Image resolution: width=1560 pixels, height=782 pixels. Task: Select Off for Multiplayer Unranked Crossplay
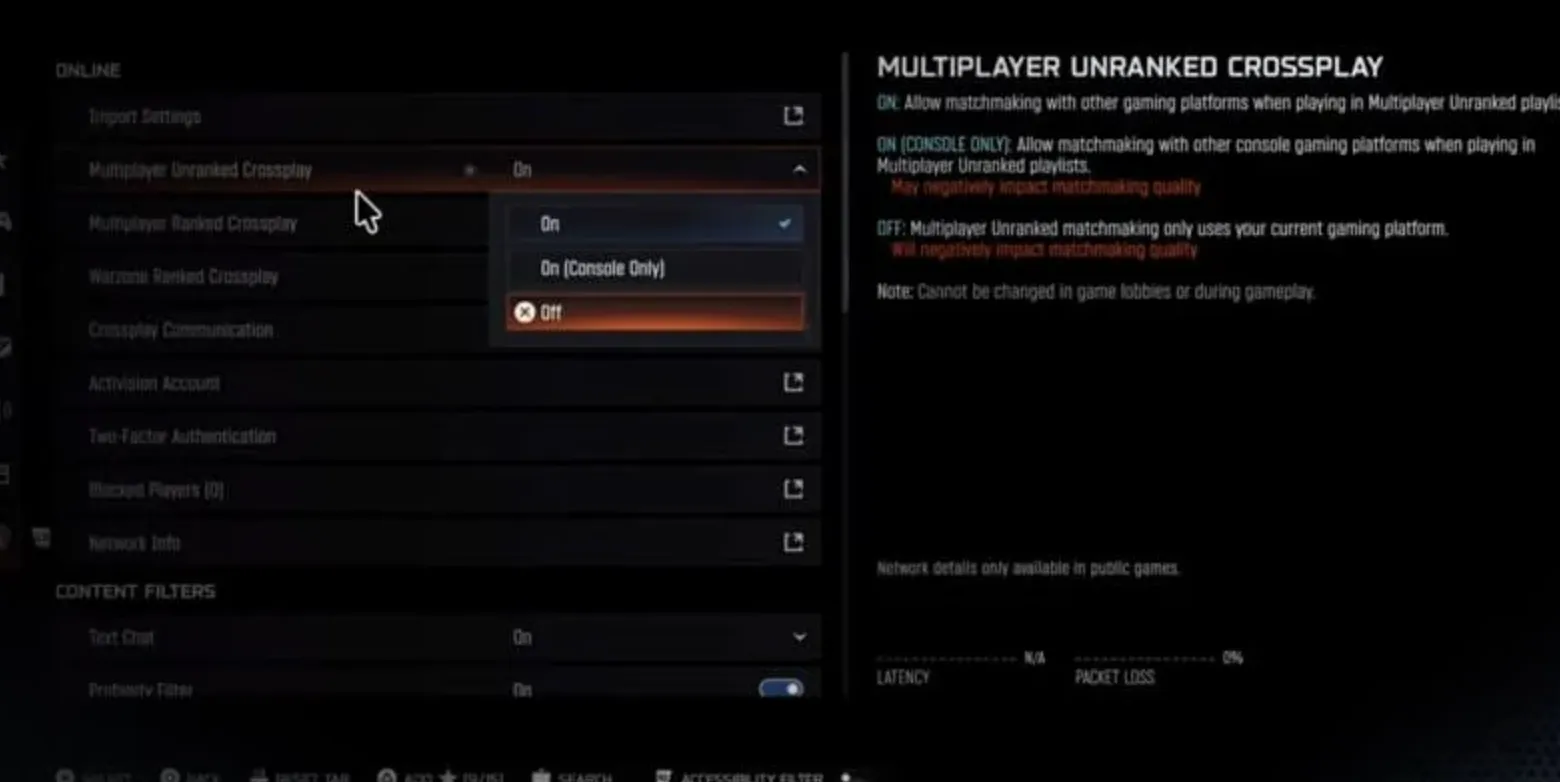tap(655, 311)
